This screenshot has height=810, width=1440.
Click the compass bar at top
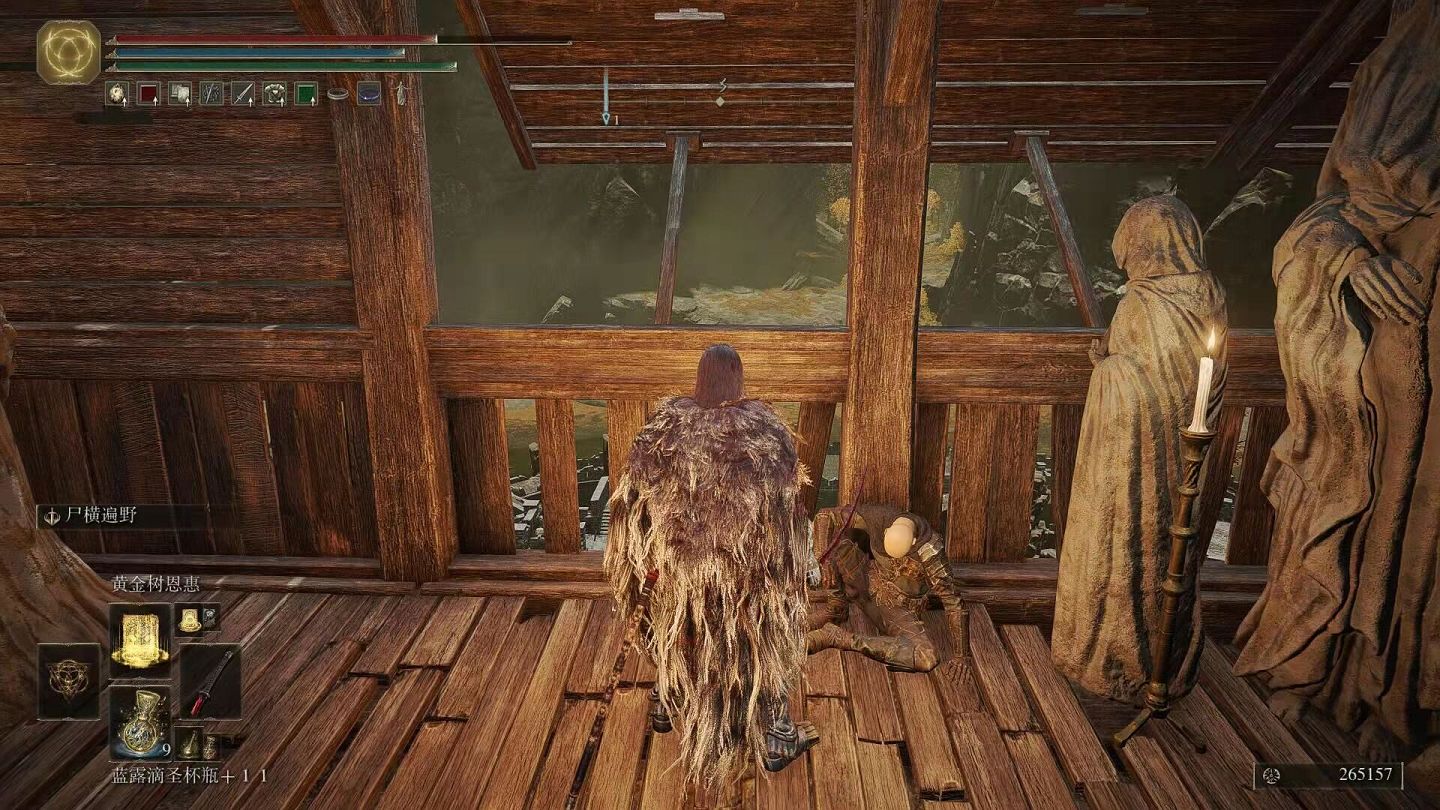(x=718, y=84)
